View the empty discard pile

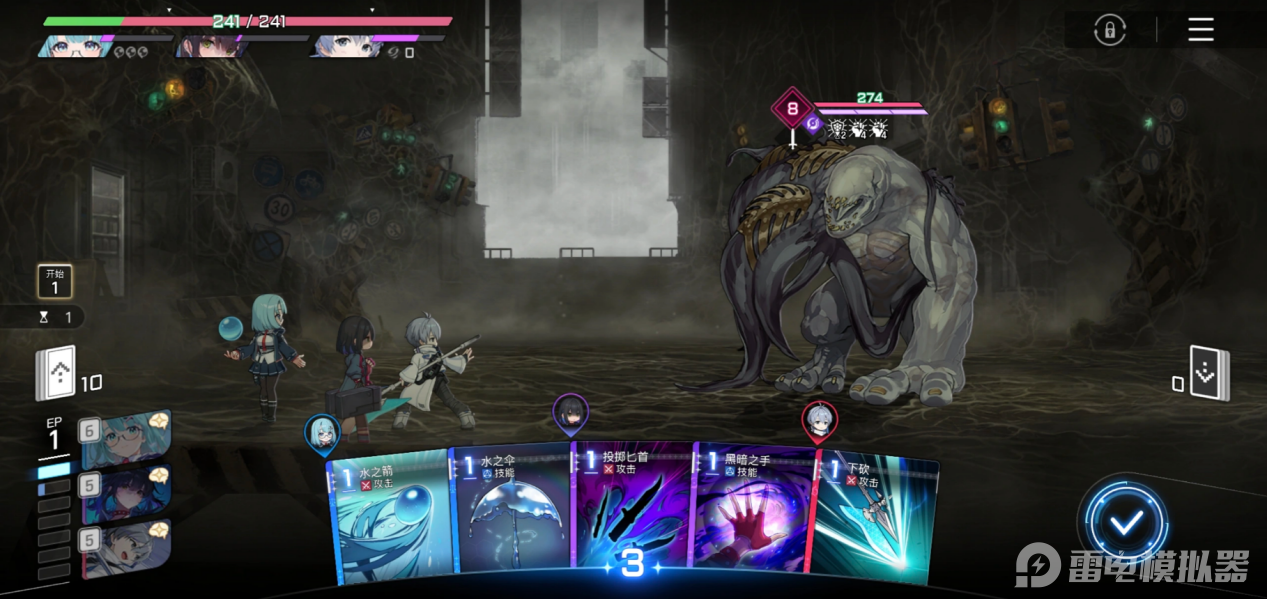1210,373
